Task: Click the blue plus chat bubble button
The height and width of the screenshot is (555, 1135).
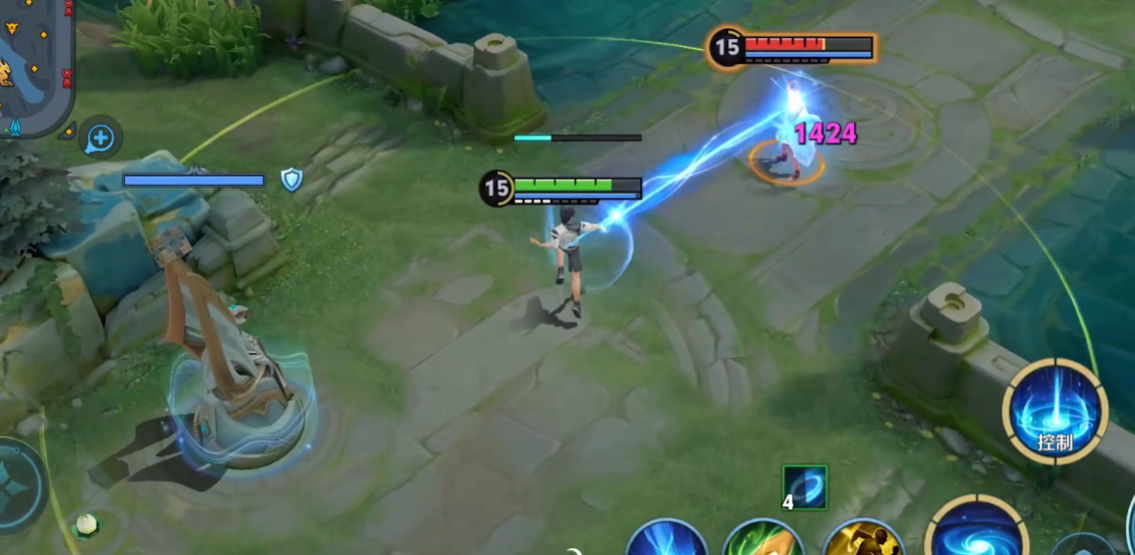Action: 101,137
